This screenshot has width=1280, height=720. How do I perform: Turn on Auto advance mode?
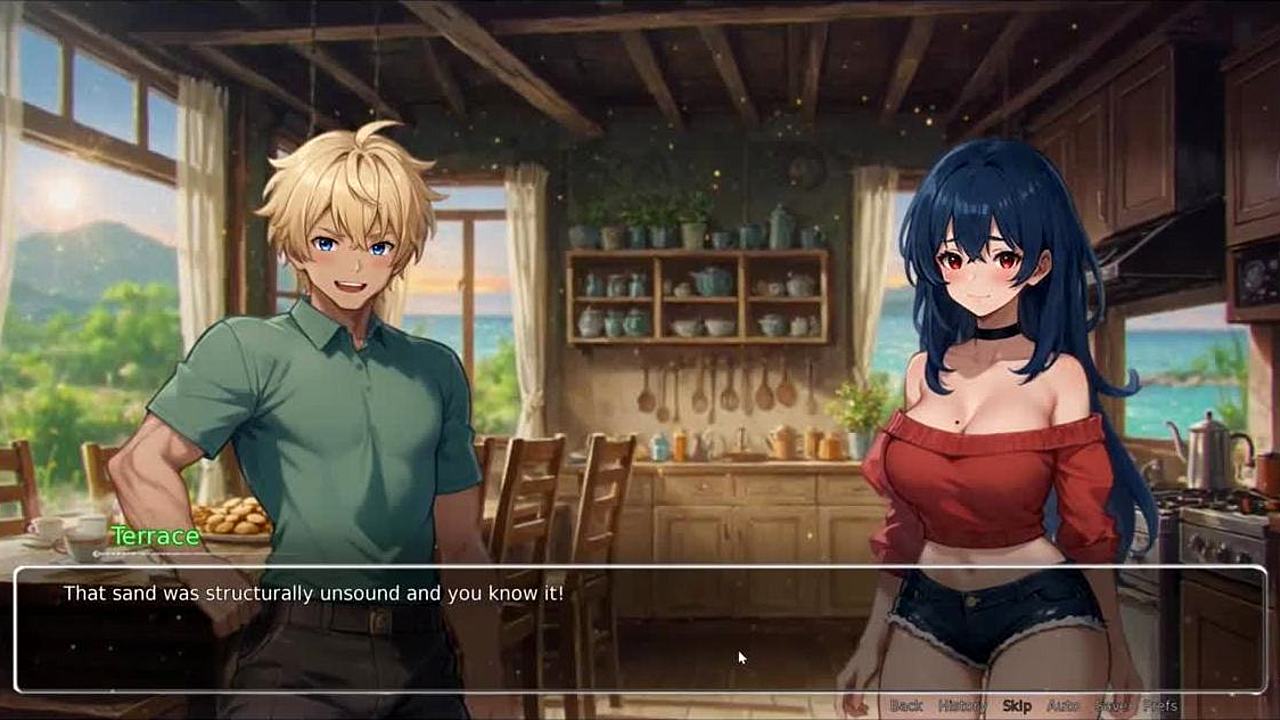[1063, 706]
